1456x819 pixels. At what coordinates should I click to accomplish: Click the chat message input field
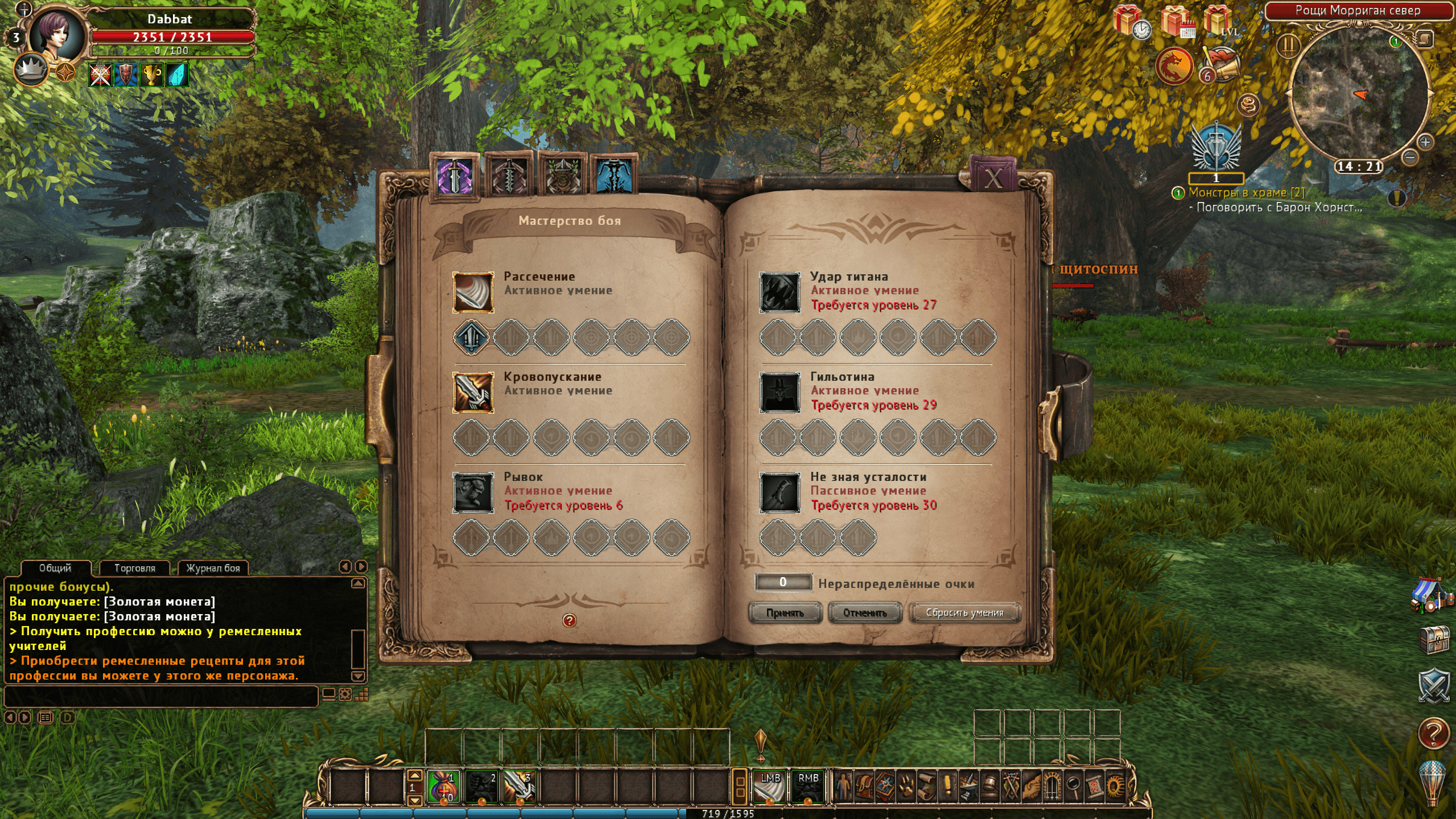160,696
